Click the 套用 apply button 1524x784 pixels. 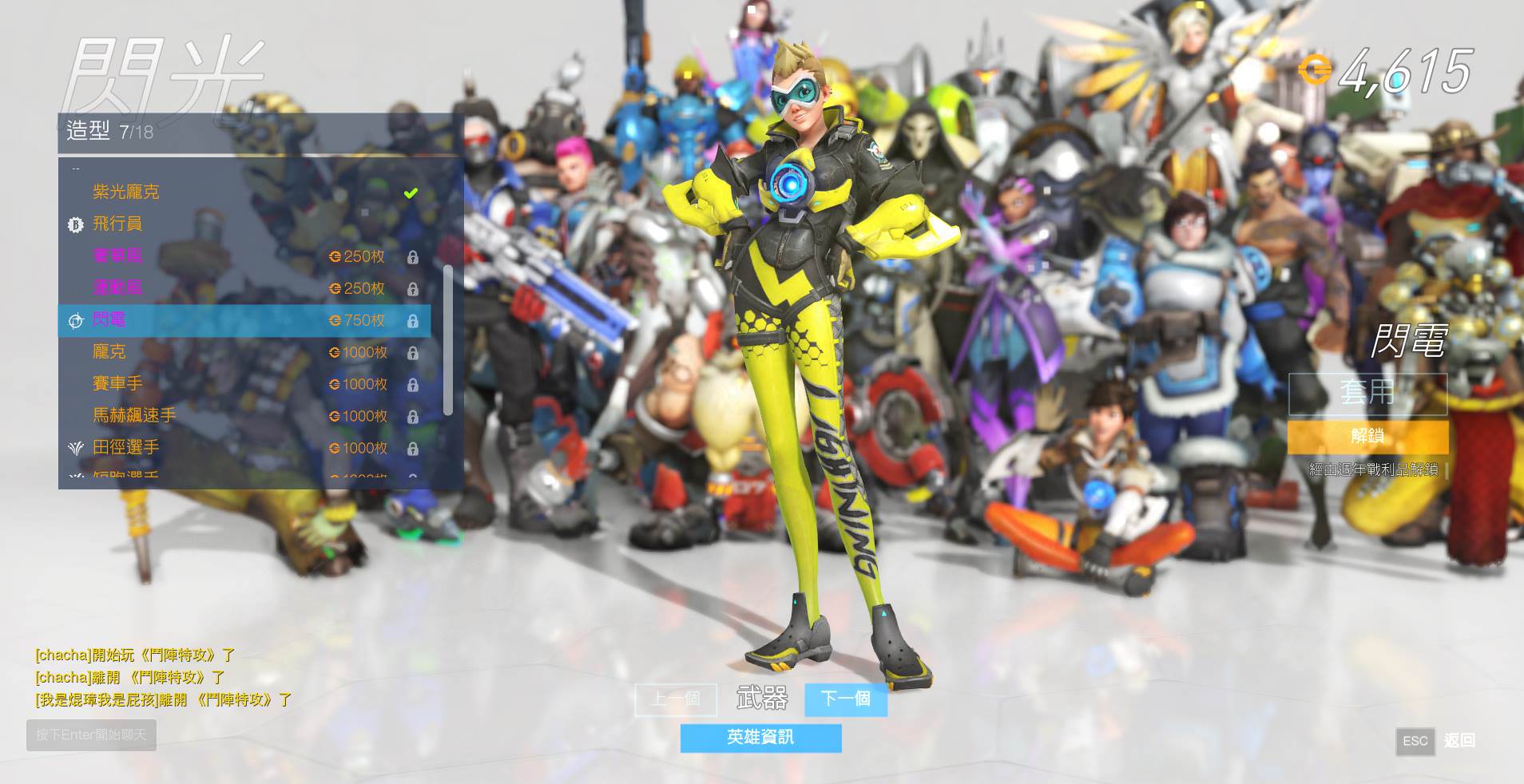point(1367,394)
